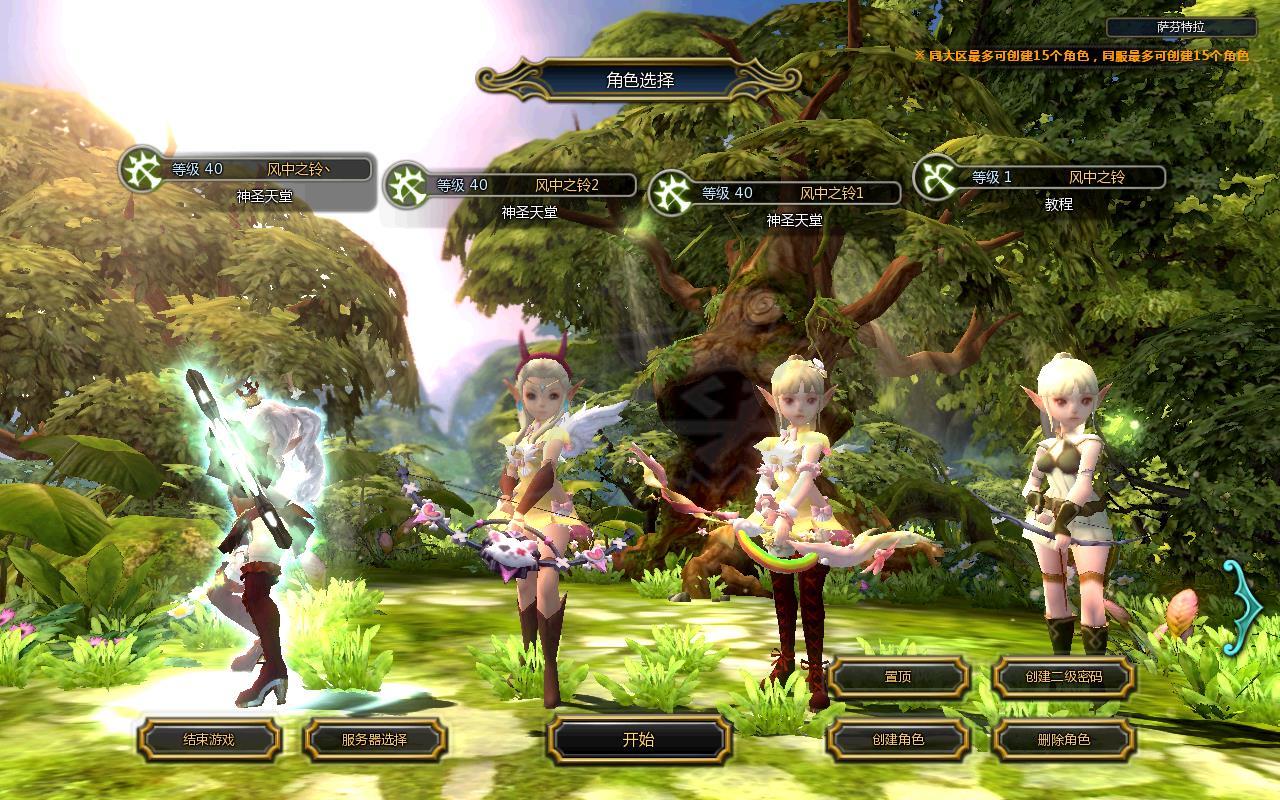
Task: Choose the 删除角色 delete character button
Action: [x=1063, y=740]
